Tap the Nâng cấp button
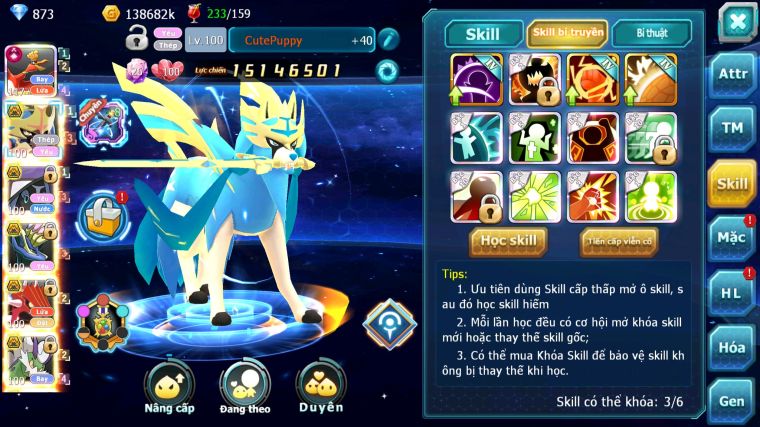Image resolution: width=760 pixels, height=427 pixels. tap(169, 386)
